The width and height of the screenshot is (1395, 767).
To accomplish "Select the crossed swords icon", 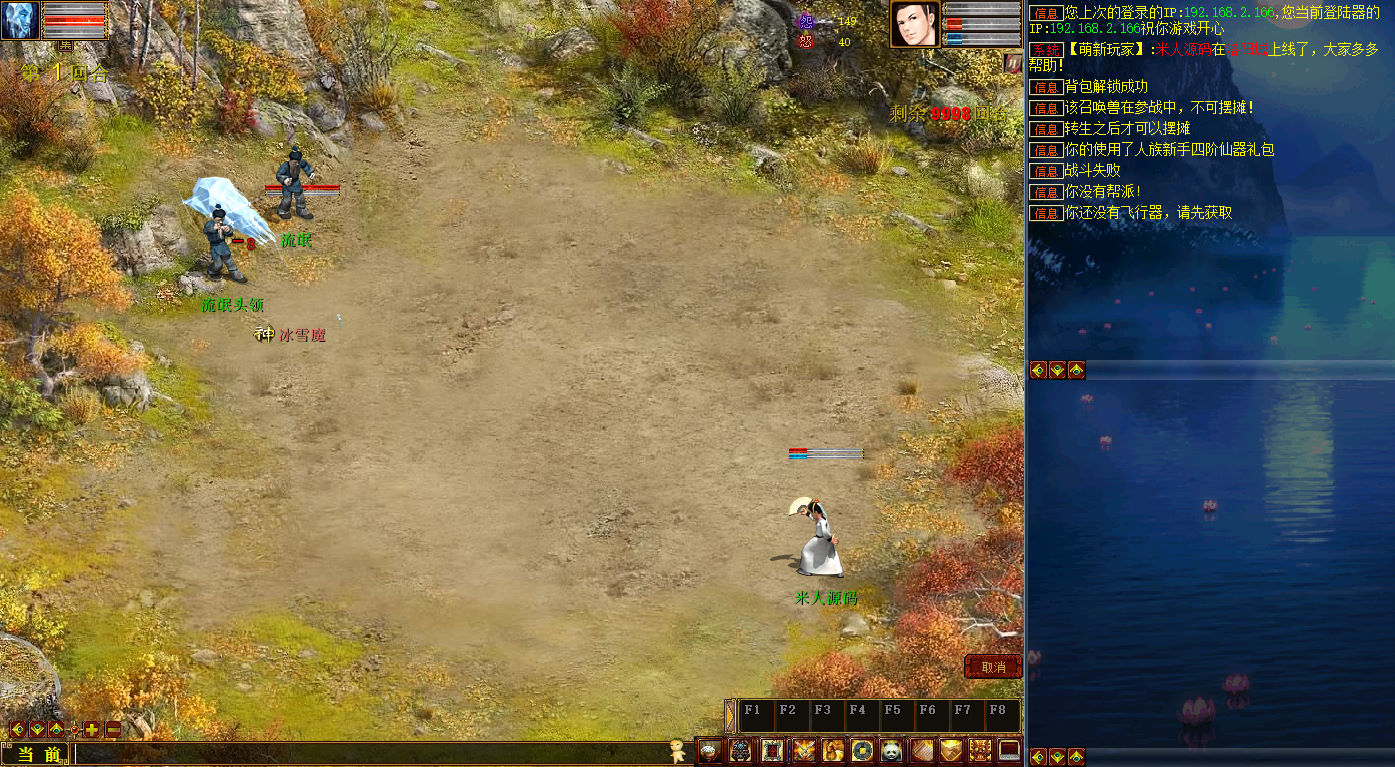I will tap(804, 751).
